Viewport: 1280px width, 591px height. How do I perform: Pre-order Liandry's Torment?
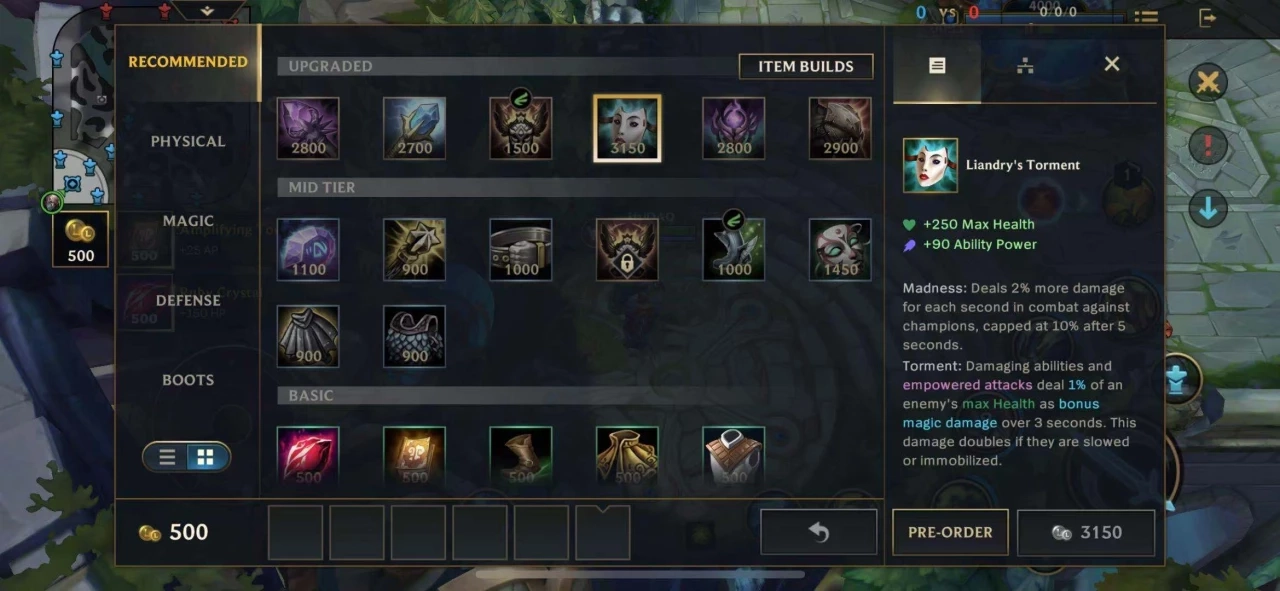[x=950, y=532]
